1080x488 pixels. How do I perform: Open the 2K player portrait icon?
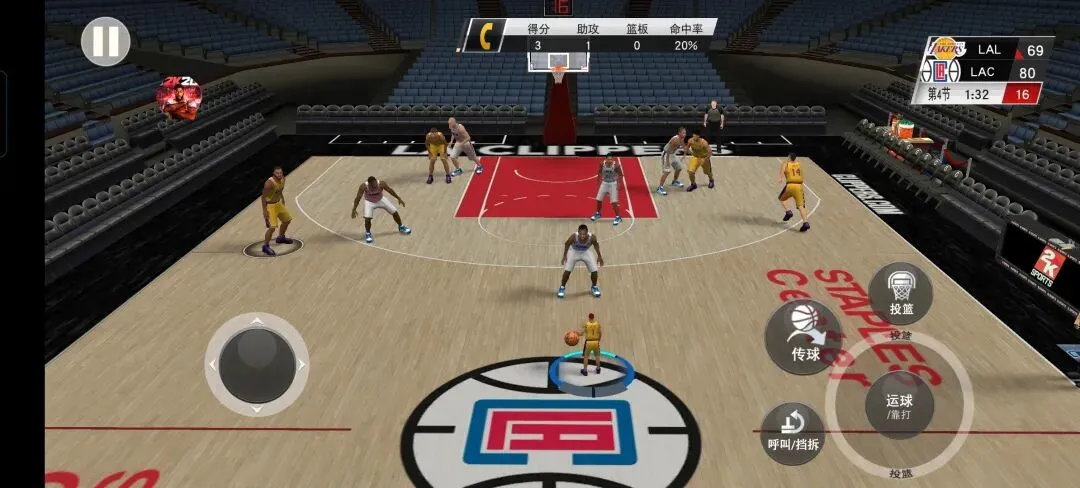179,100
